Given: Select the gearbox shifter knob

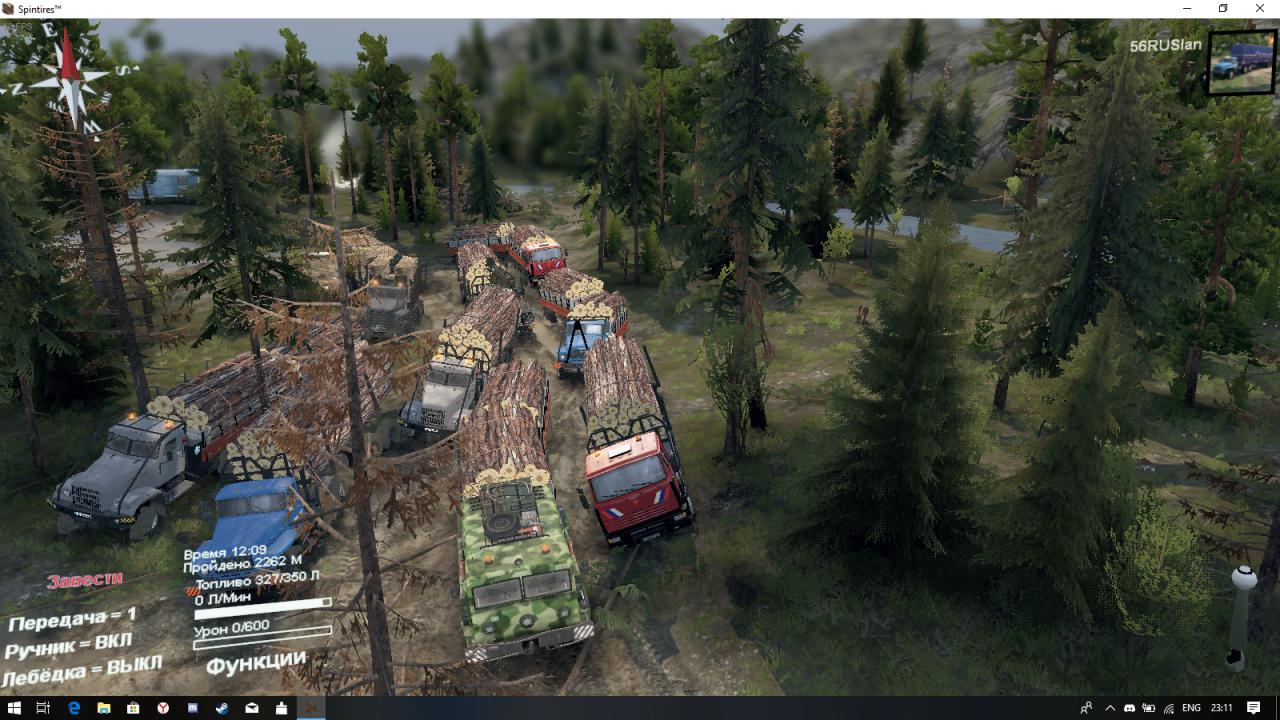Looking at the screenshot, I should click(x=1243, y=578).
